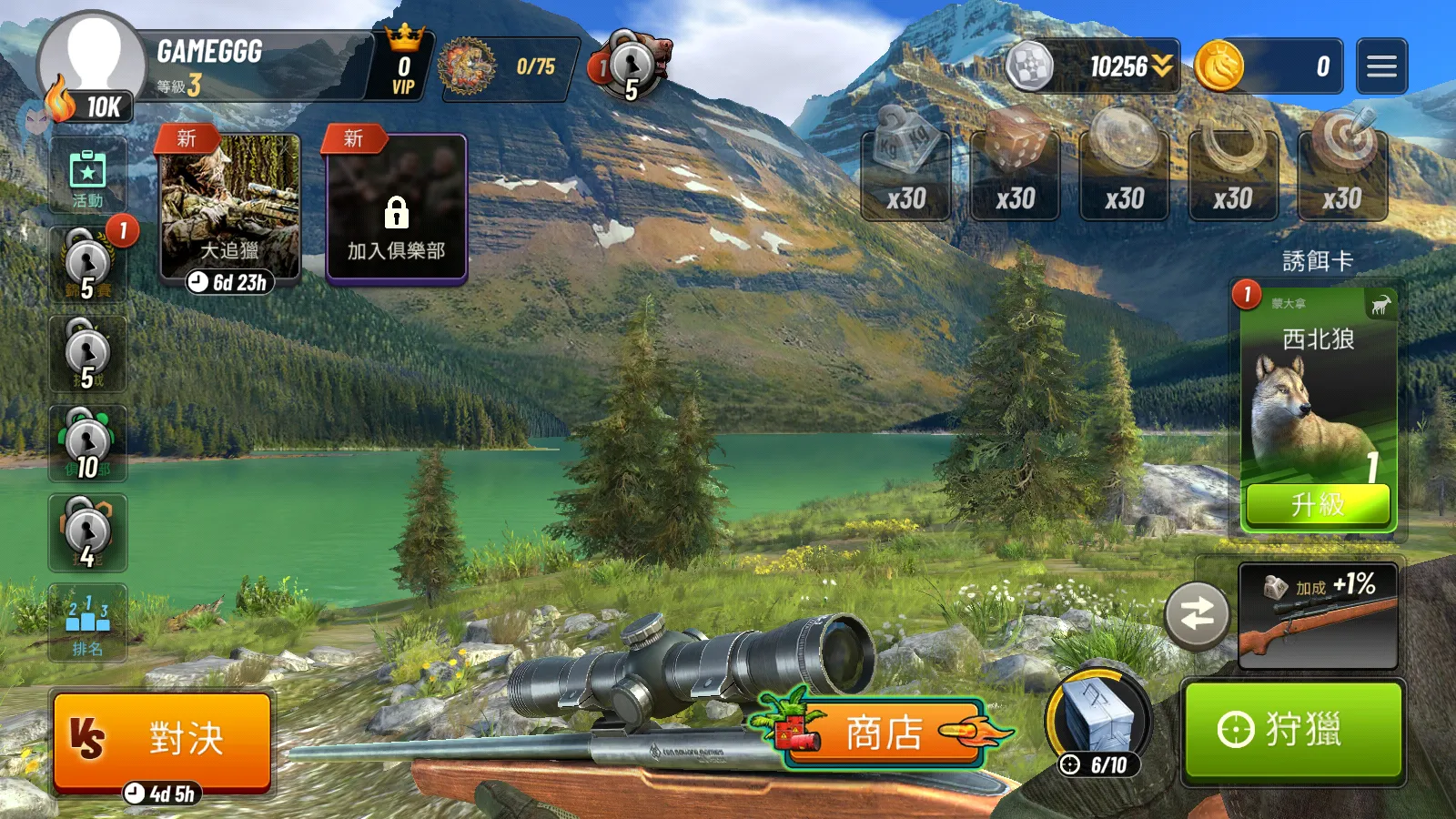
Task: Select the locked 錦標賽 tournament icon
Action: pyautogui.click(x=86, y=264)
